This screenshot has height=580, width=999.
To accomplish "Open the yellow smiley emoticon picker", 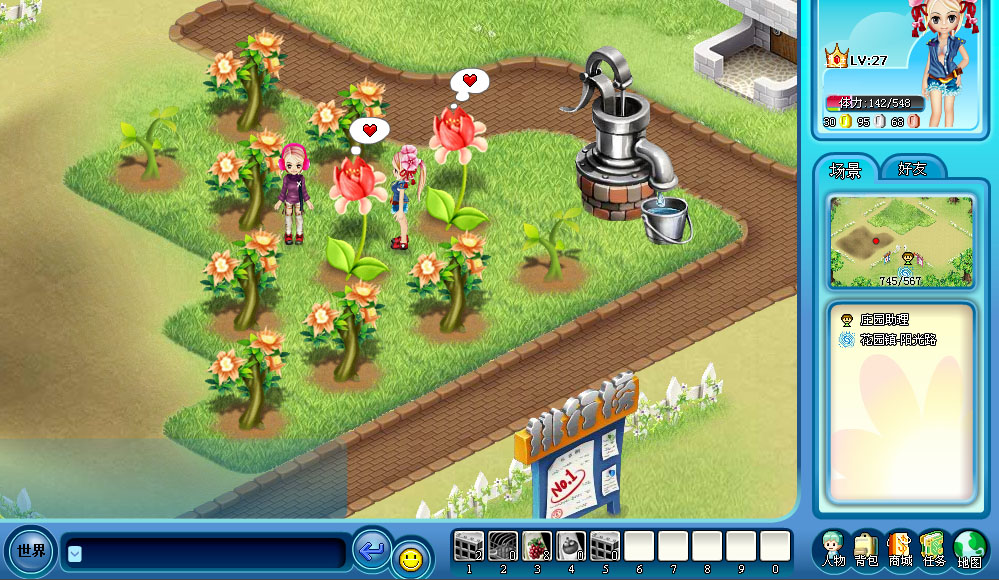I will [x=410, y=558].
